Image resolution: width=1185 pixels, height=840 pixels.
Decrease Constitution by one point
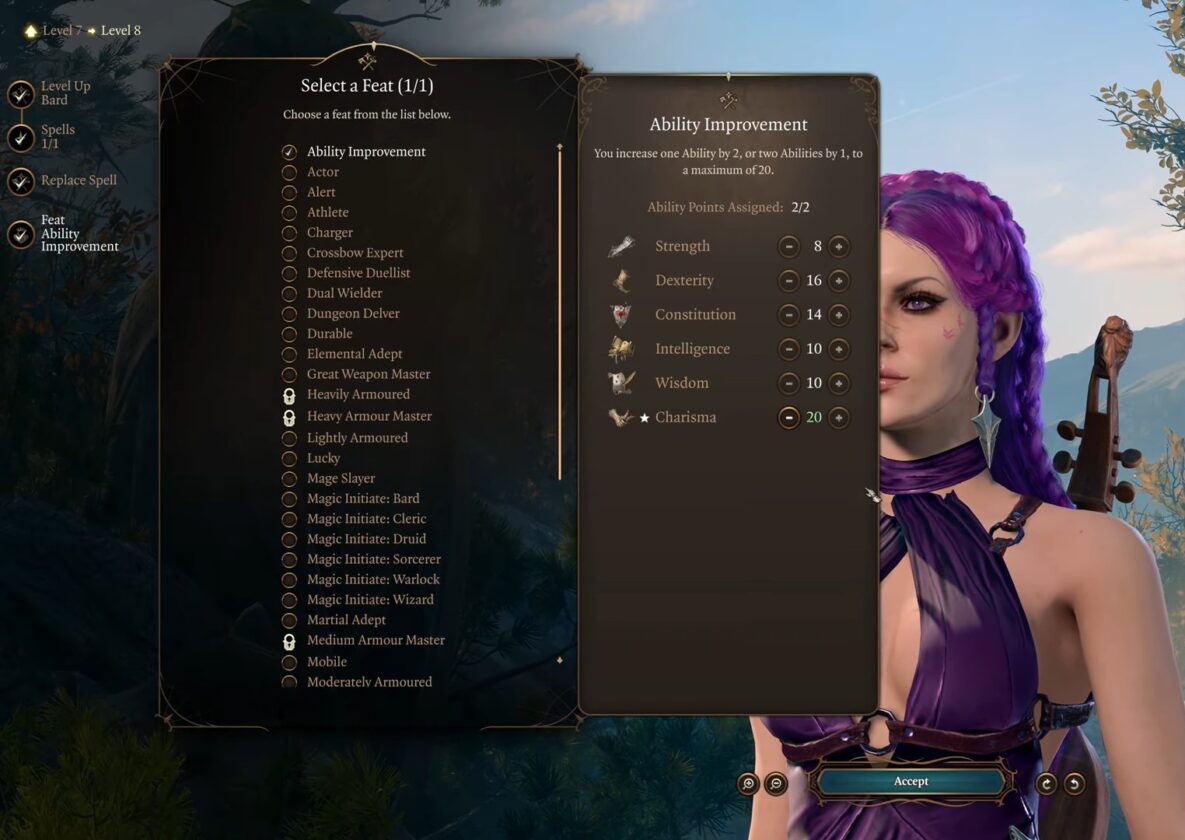789,315
